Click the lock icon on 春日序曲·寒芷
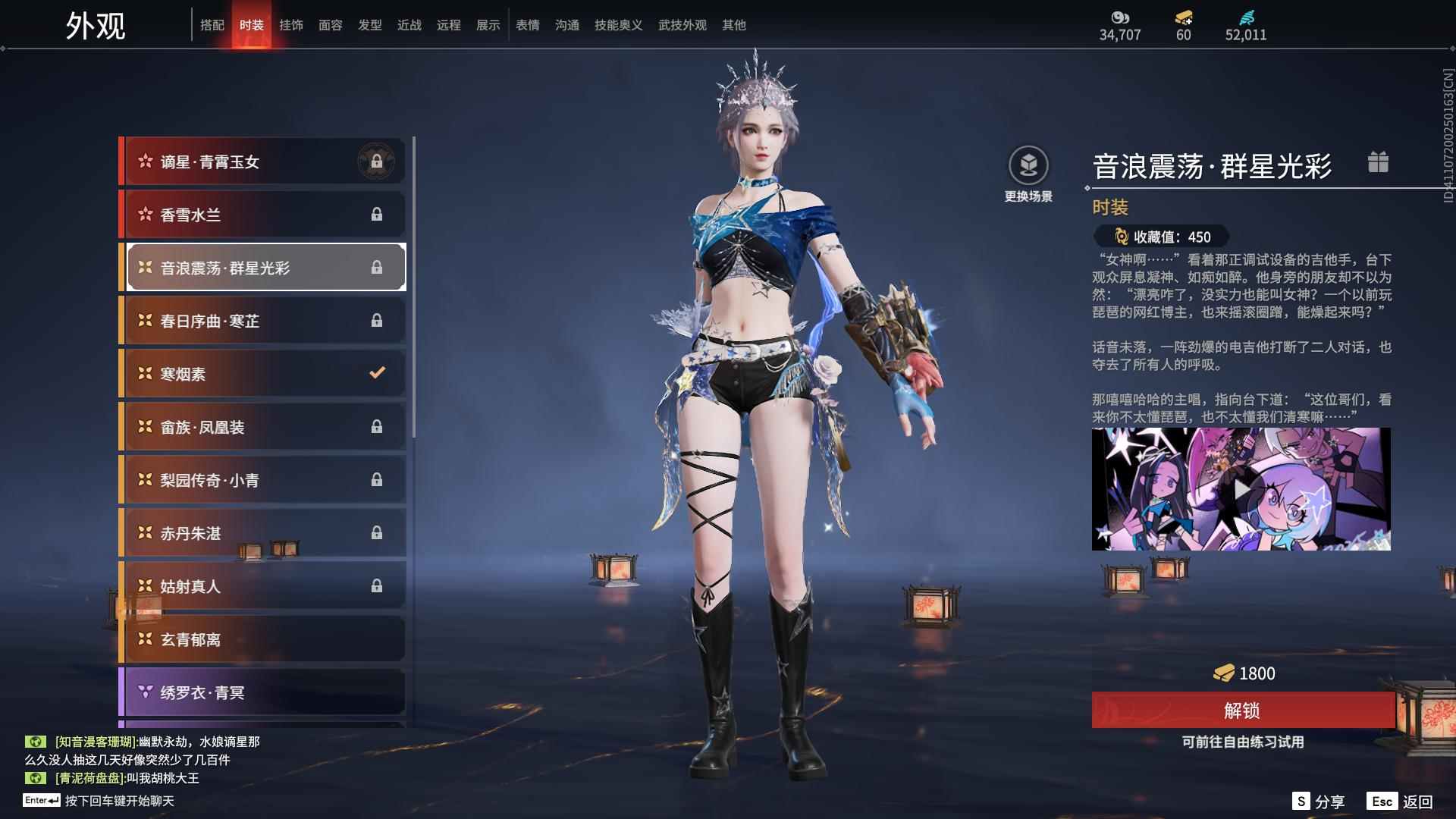 click(x=378, y=320)
